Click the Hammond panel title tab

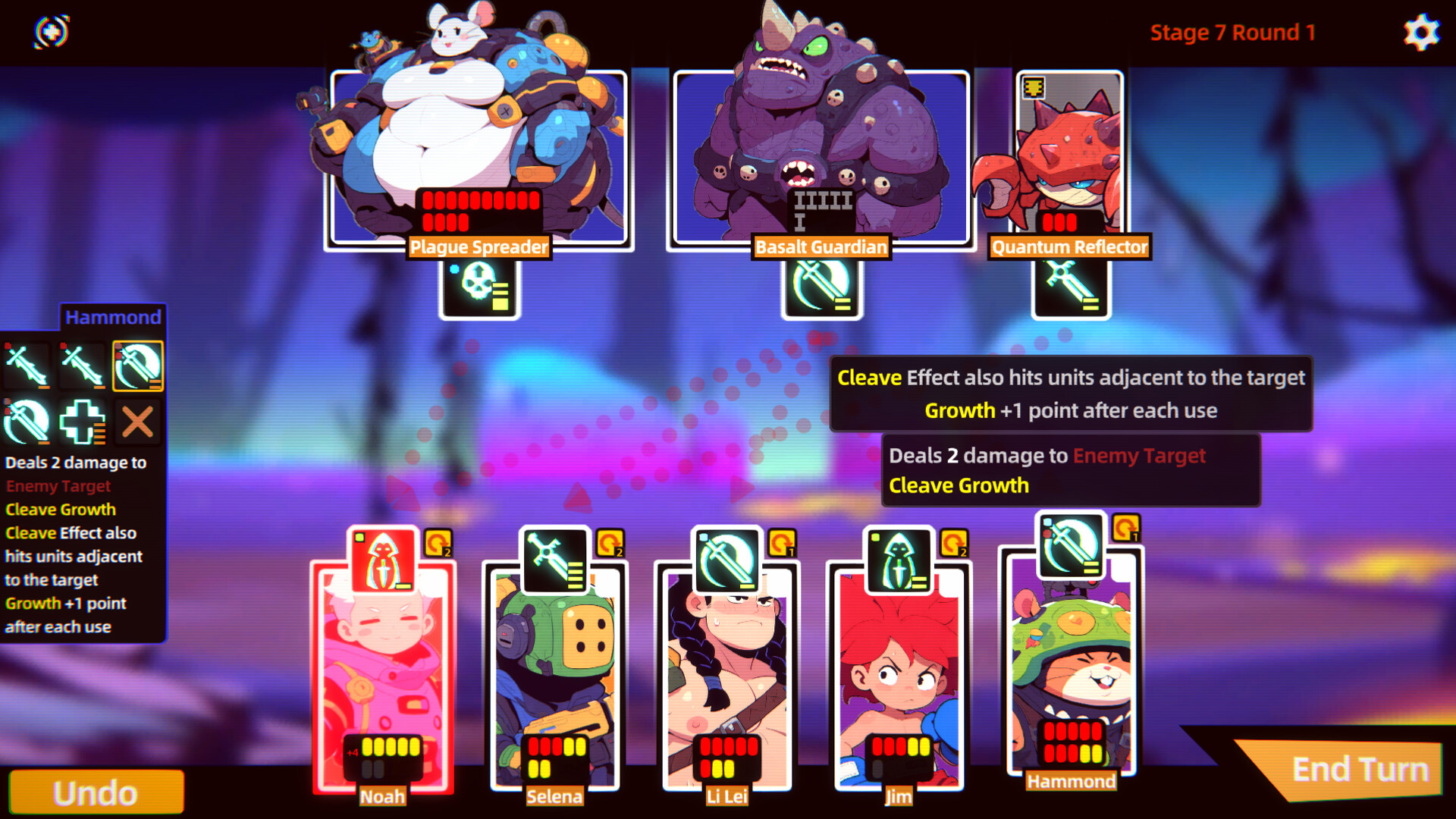[114, 317]
